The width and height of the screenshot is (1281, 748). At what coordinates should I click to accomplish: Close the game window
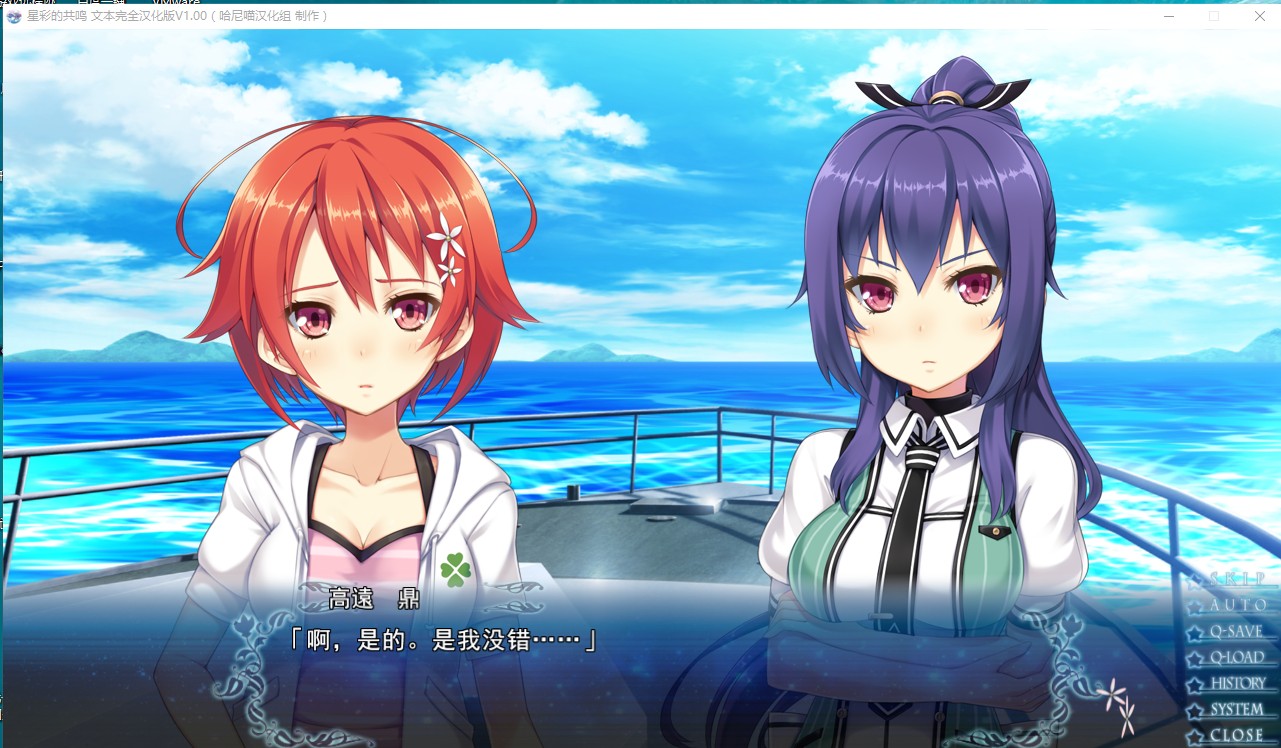[x=1259, y=16]
